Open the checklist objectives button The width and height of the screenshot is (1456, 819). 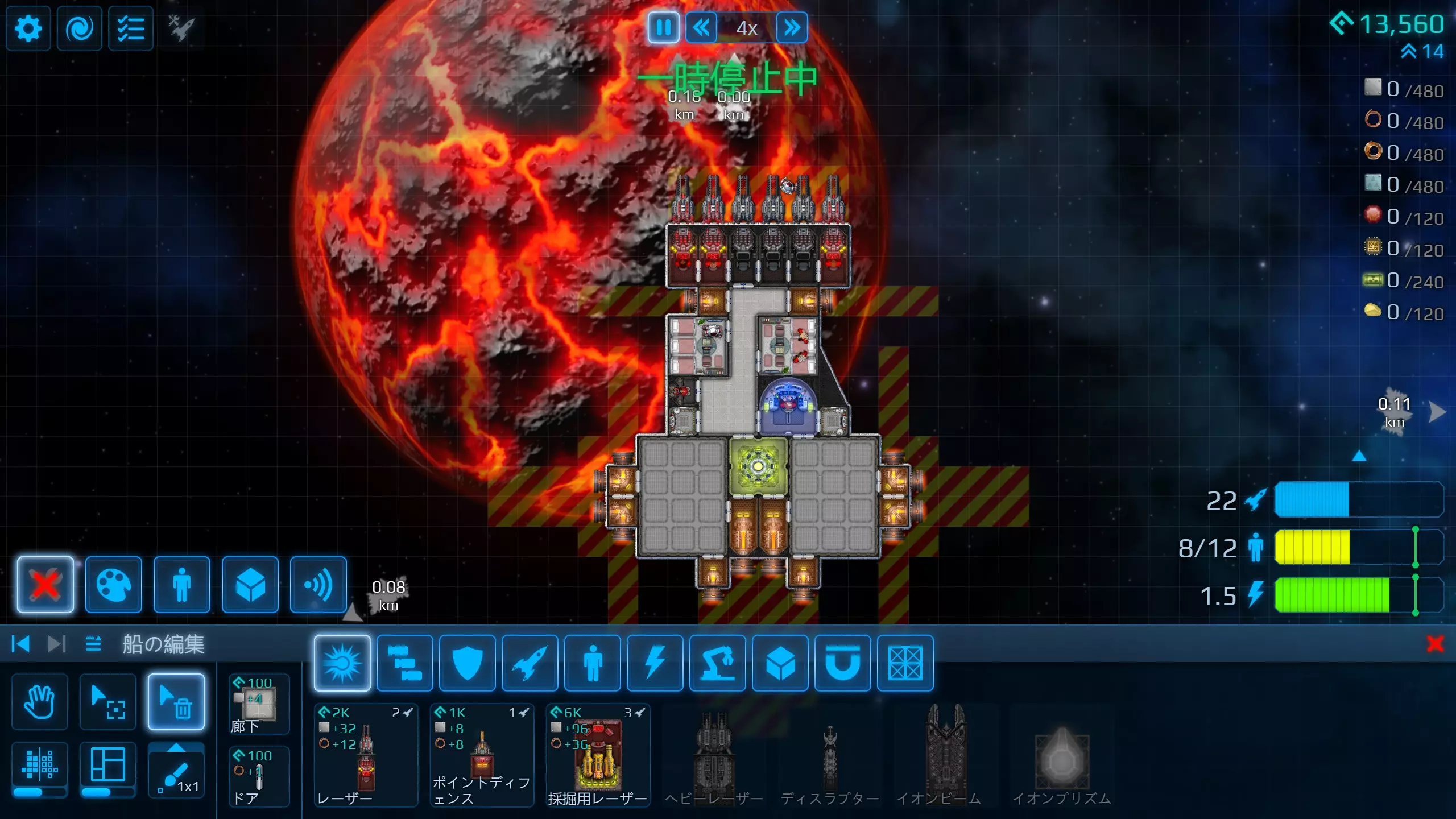coord(131,28)
